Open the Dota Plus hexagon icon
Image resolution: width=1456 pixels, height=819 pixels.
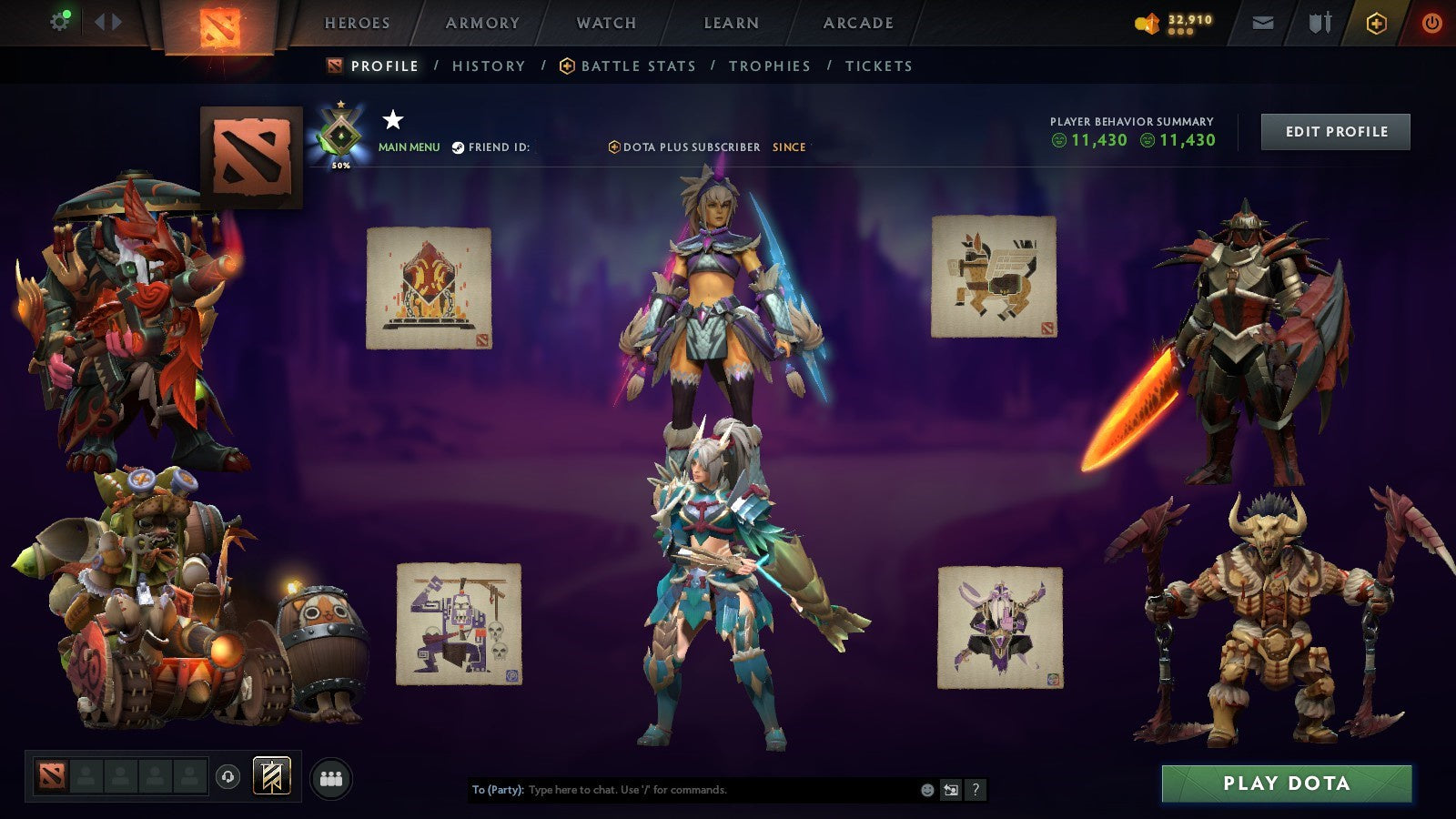(x=1376, y=24)
